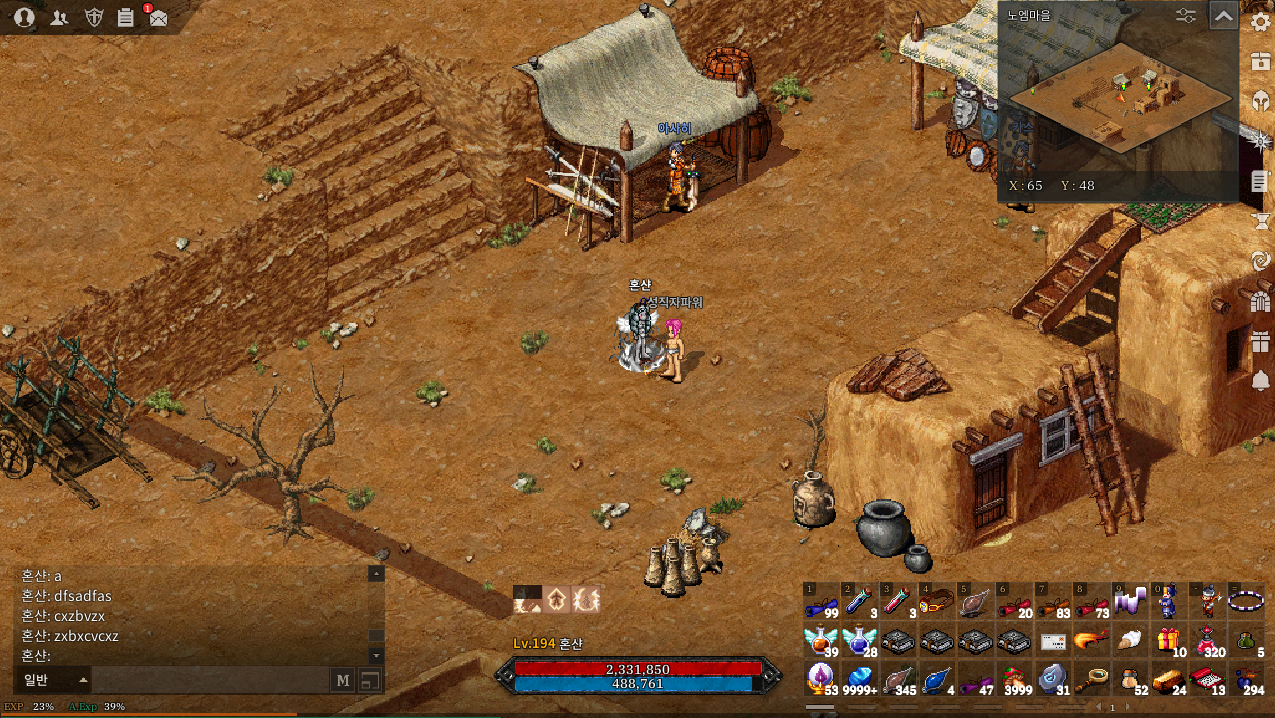Open the anvil crafting icon
The width and height of the screenshot is (1275, 718).
click(x=1260, y=221)
